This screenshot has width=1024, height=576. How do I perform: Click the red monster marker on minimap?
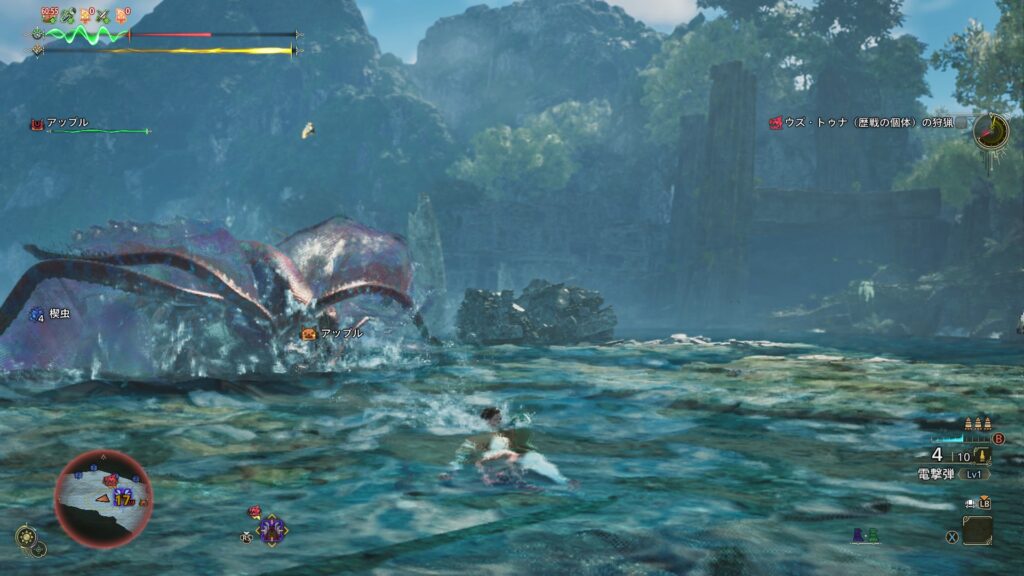(x=111, y=481)
